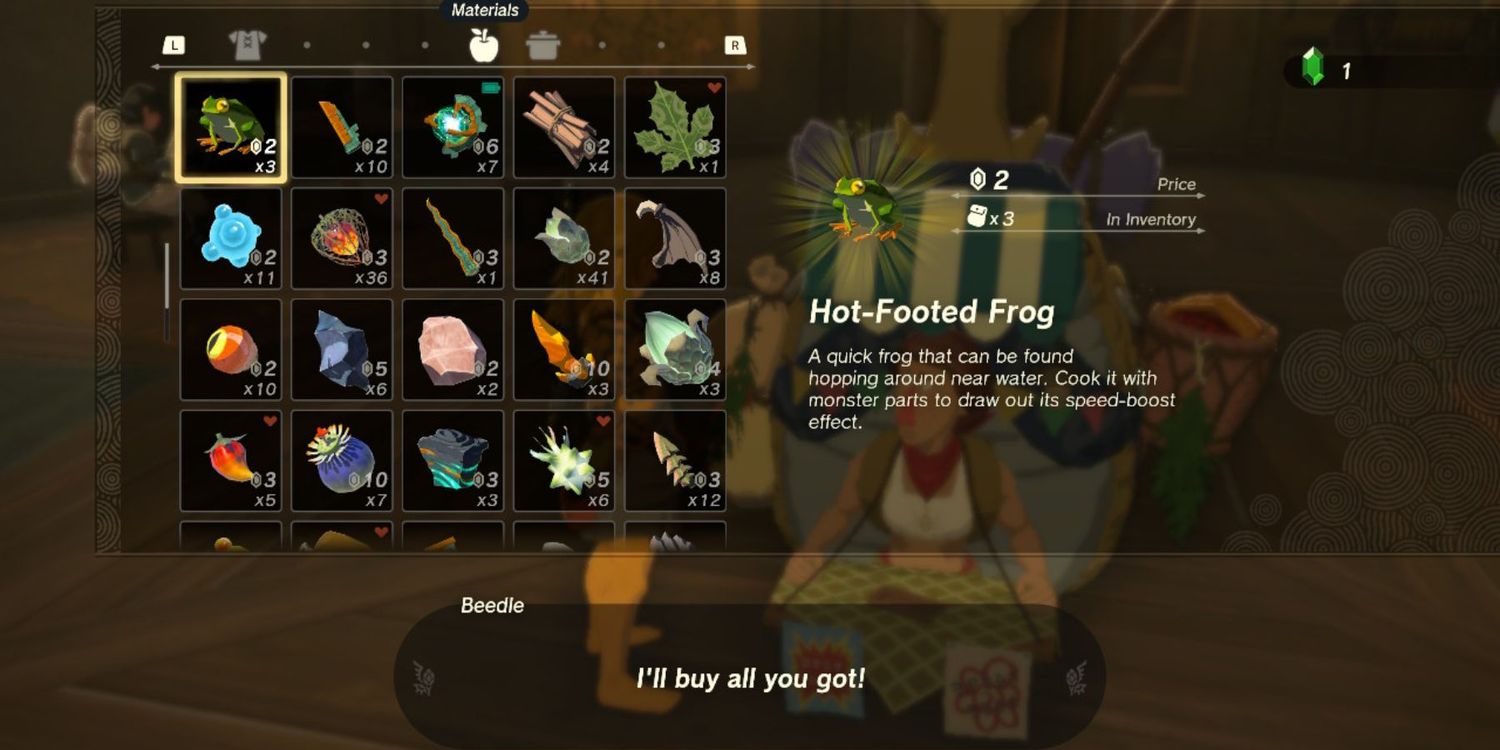Image resolution: width=1500 pixels, height=750 pixels.
Task: Choose the glowing Zonai charge item
Action: pyautogui.click(x=453, y=128)
